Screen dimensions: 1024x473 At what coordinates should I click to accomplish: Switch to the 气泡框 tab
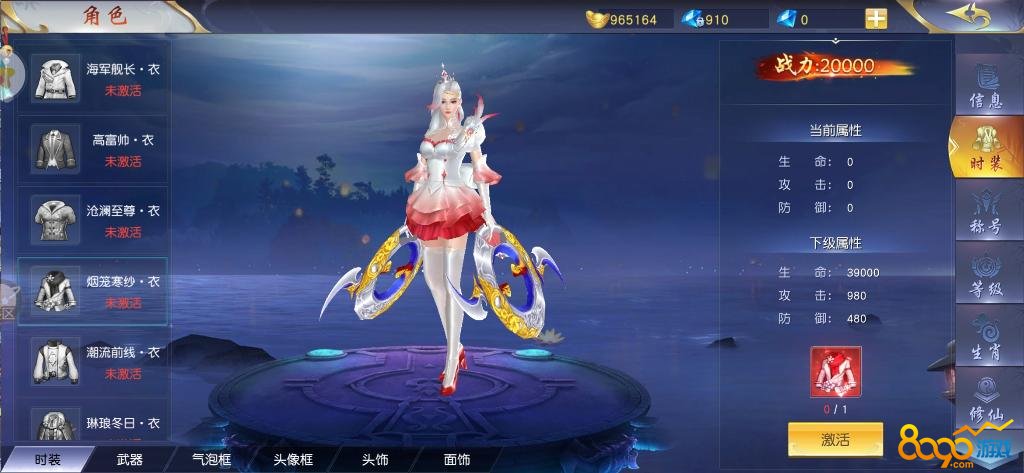click(x=211, y=460)
